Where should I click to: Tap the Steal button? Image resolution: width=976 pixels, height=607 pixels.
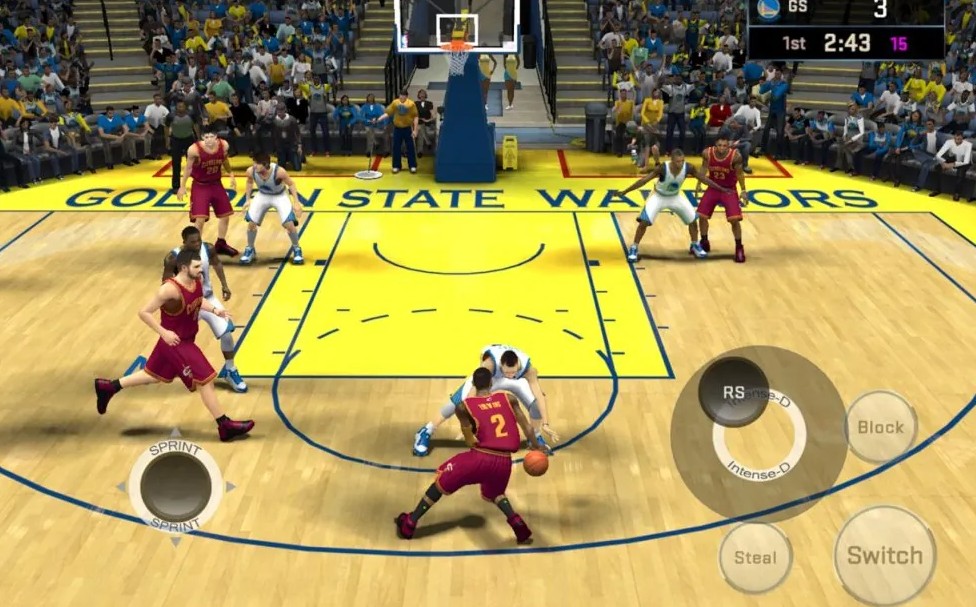pos(755,557)
